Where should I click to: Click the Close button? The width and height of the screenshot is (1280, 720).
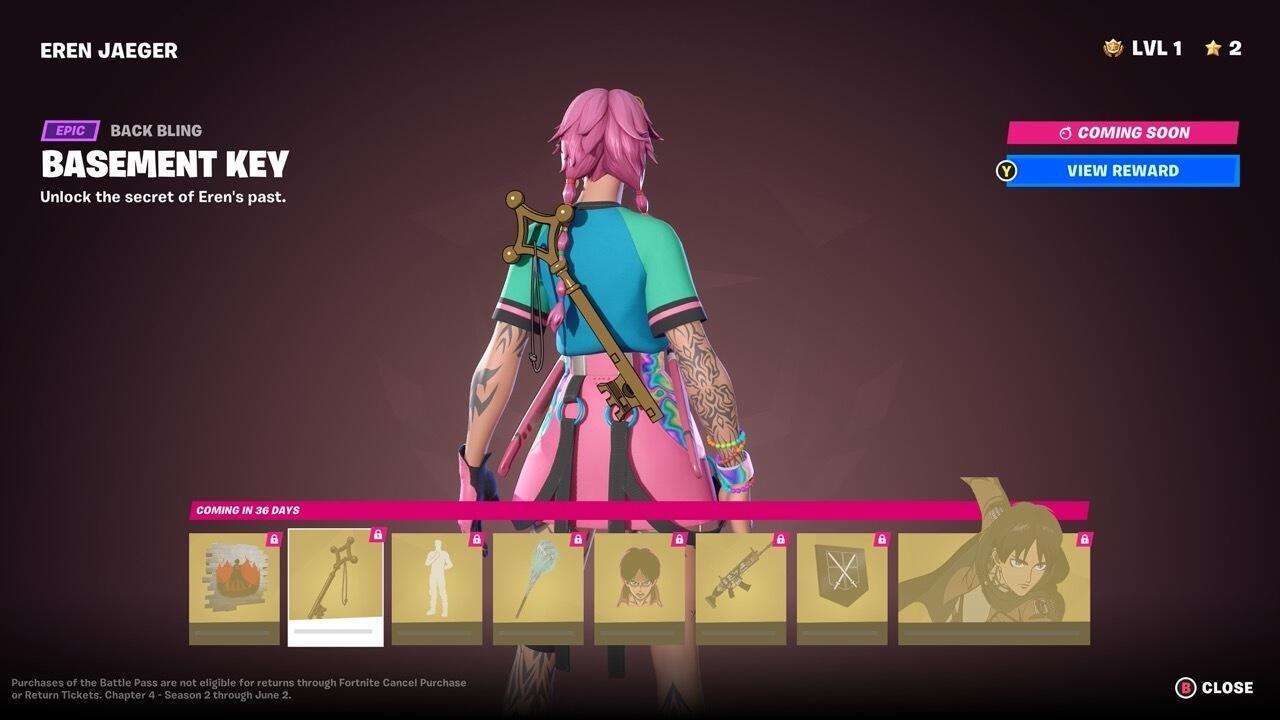point(1227,688)
